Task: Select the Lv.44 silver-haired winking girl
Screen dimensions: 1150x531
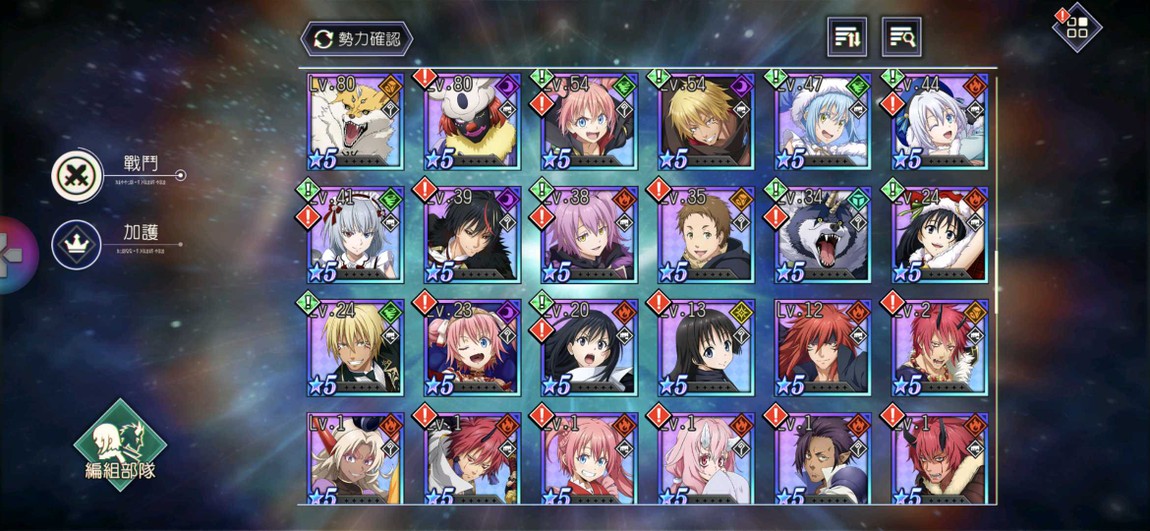Action: click(938, 121)
